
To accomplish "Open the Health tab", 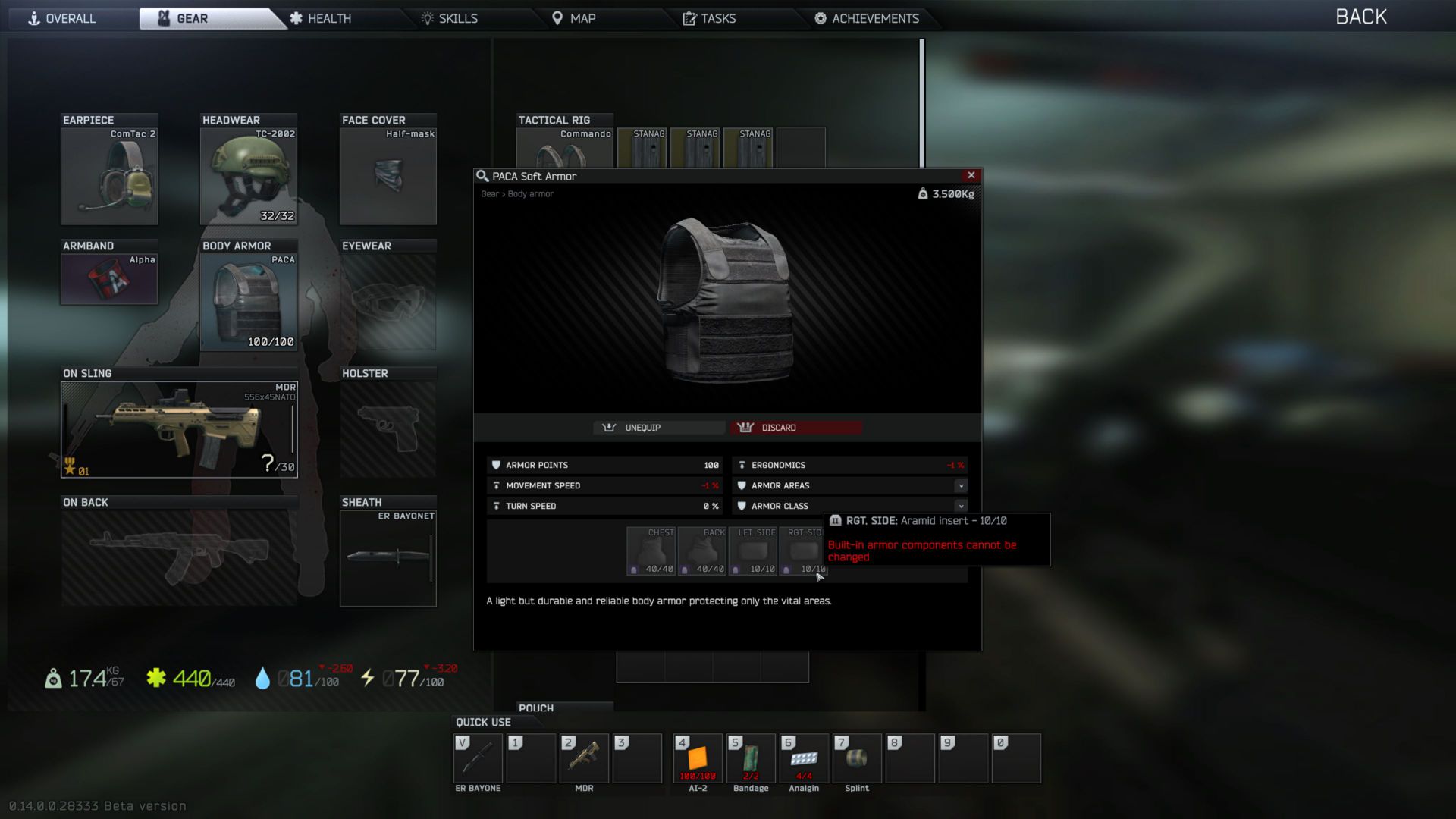I will [x=320, y=18].
